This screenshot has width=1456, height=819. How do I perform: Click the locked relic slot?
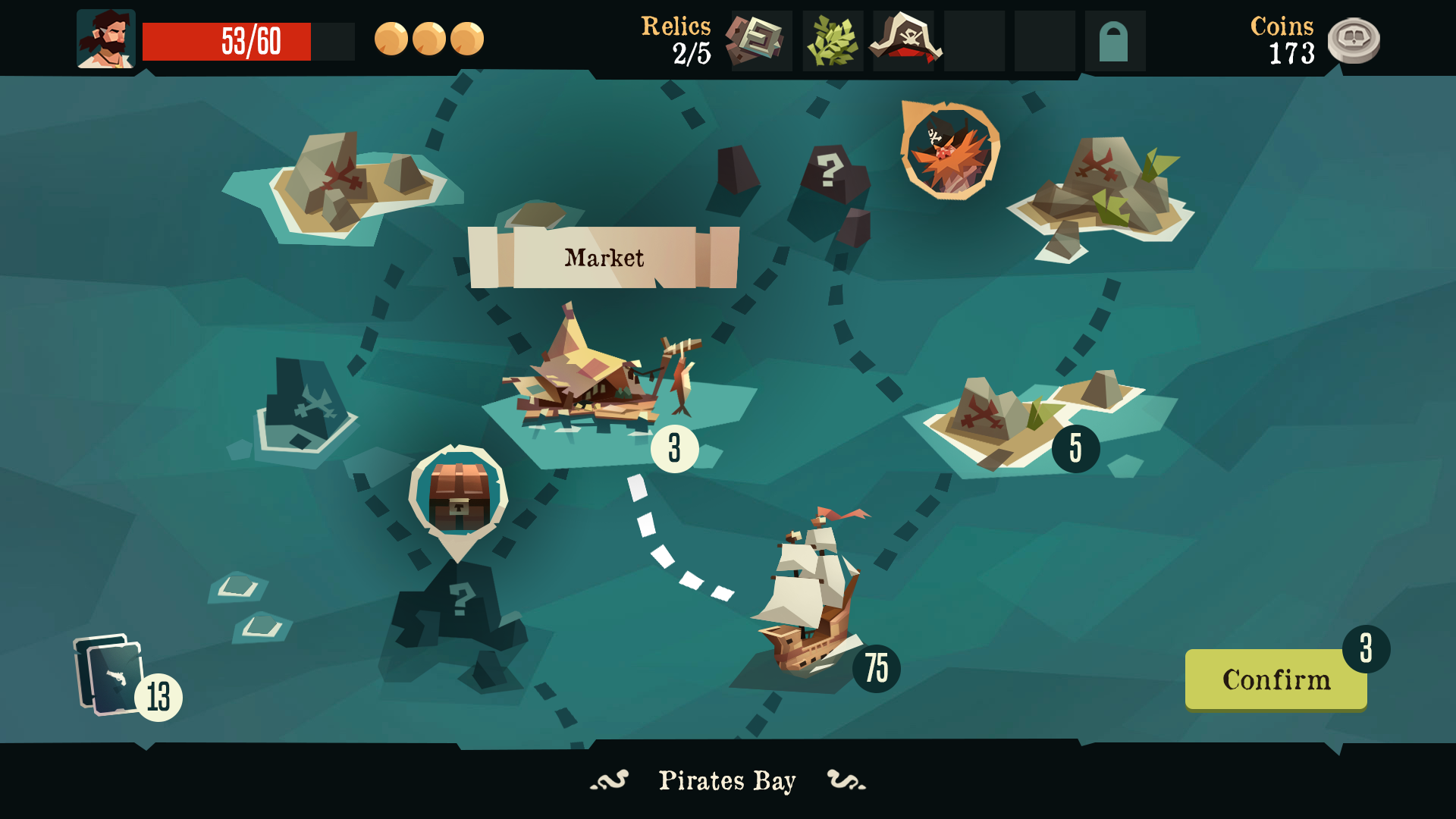[1114, 41]
